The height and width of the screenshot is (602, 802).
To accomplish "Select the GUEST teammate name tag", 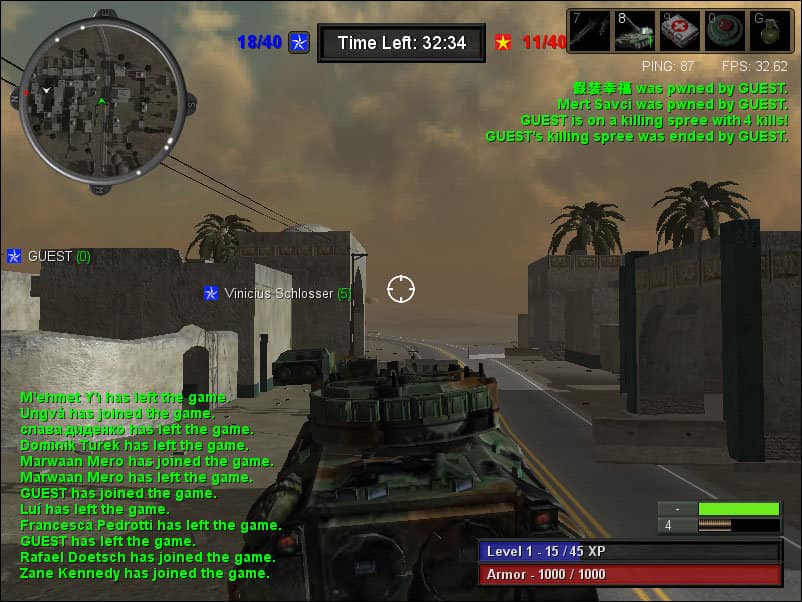I will pos(50,256).
